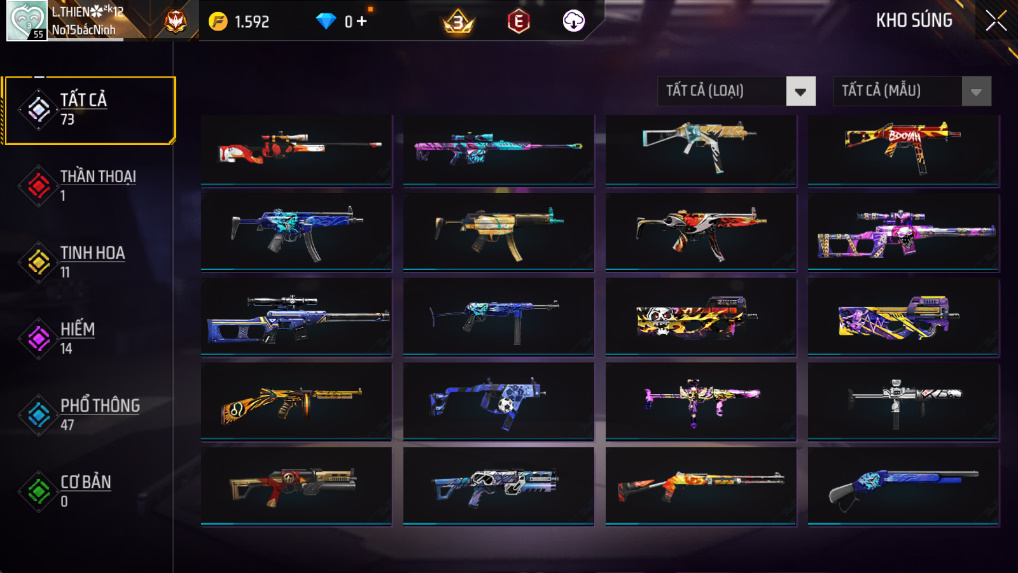This screenshot has height=573, width=1018.
Task: Close the Kho Súng weapon vault screen
Action: click(x=995, y=21)
